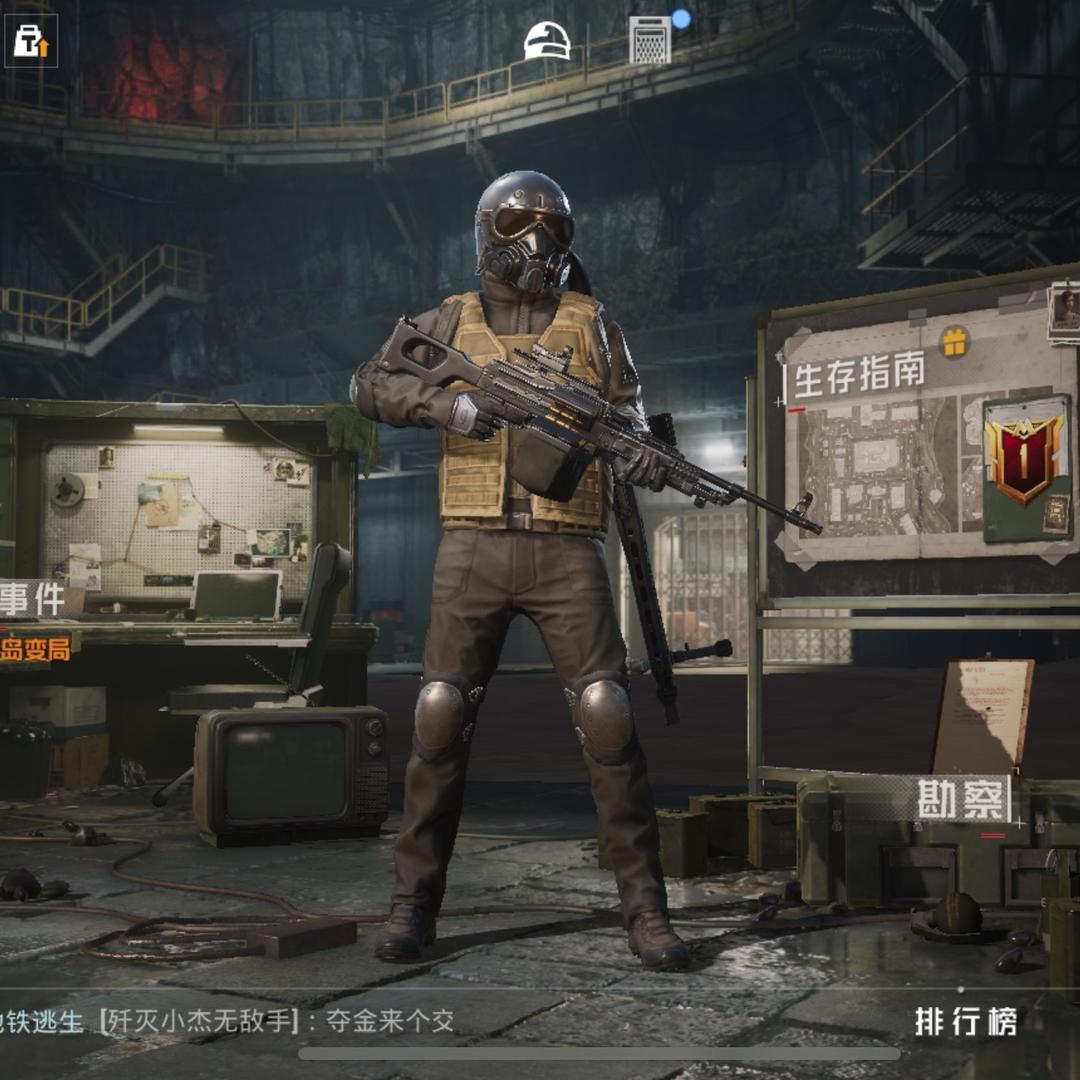Open the pinned portrait photo stack

click(x=1064, y=311)
